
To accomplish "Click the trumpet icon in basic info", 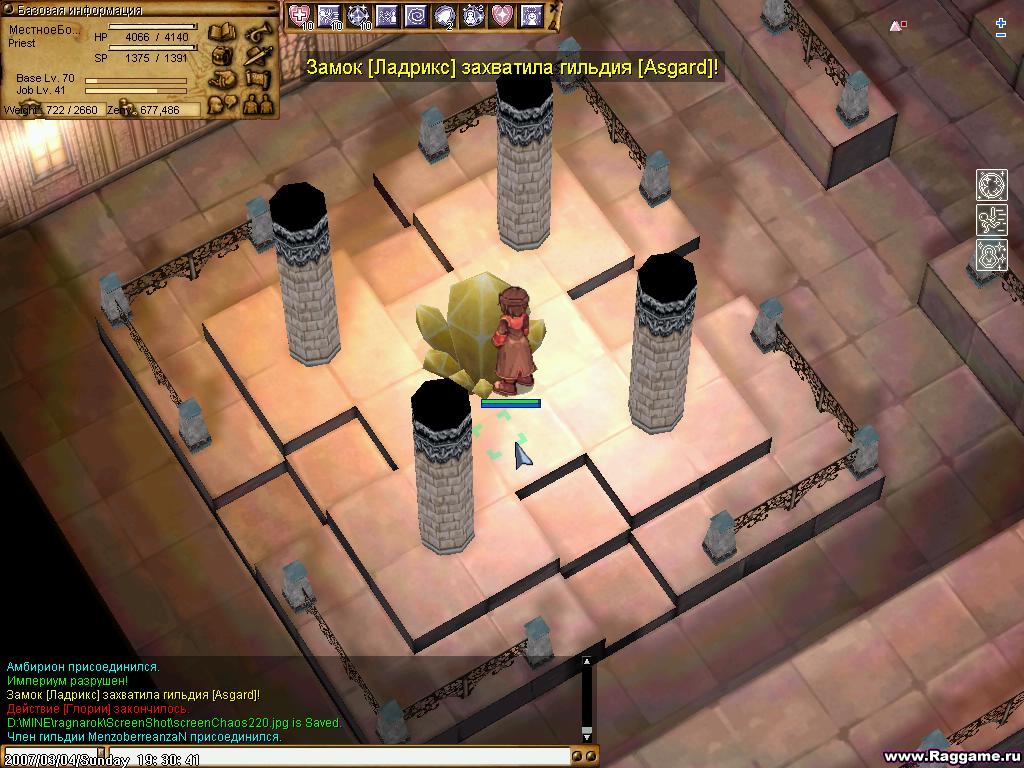I will coord(258,33).
